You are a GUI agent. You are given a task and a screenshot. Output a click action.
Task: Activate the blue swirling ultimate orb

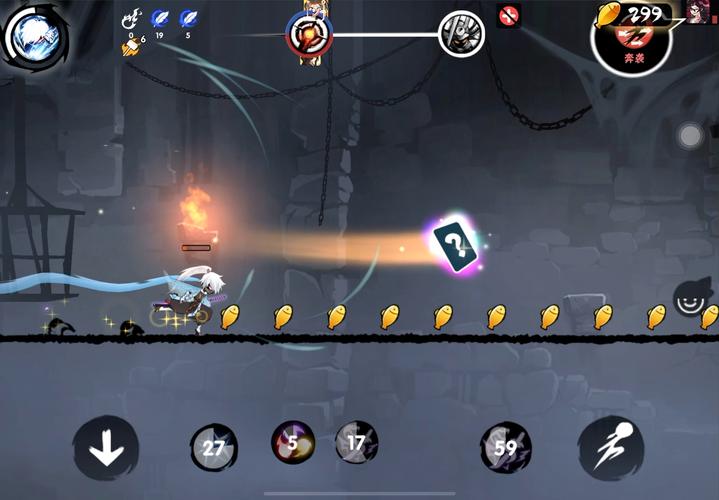pos(34,38)
